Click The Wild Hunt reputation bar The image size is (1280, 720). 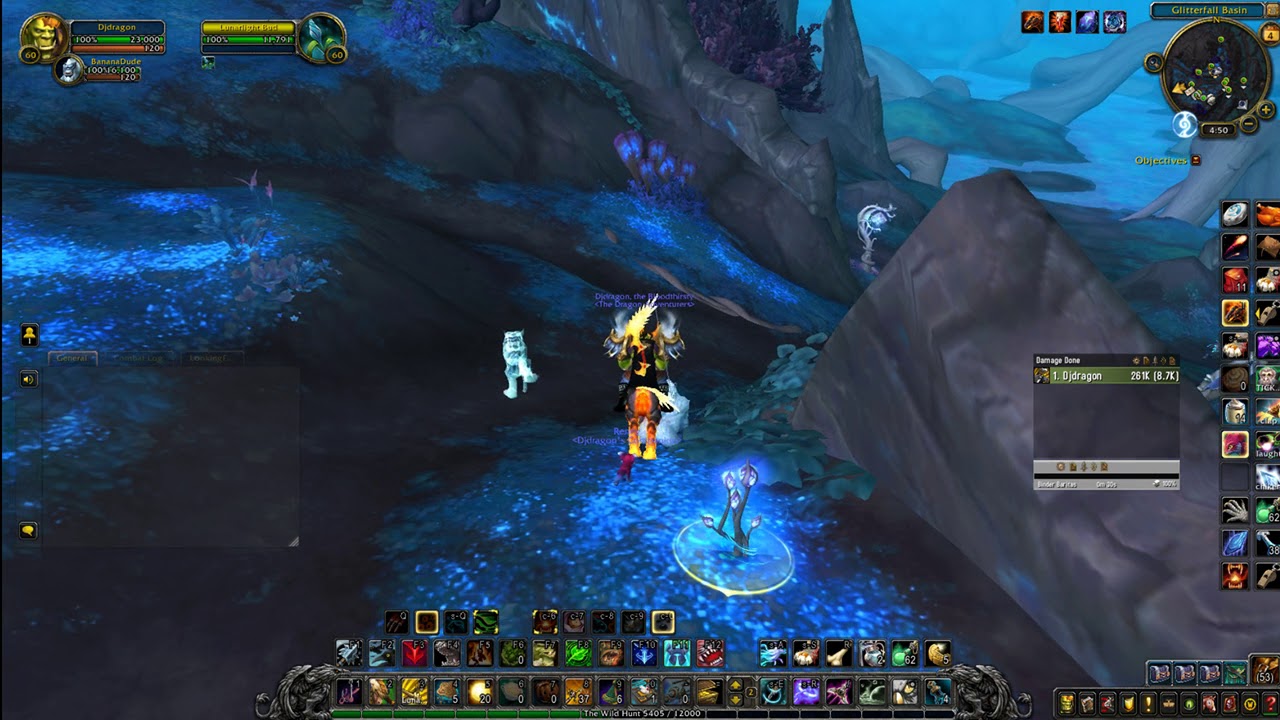[641, 714]
